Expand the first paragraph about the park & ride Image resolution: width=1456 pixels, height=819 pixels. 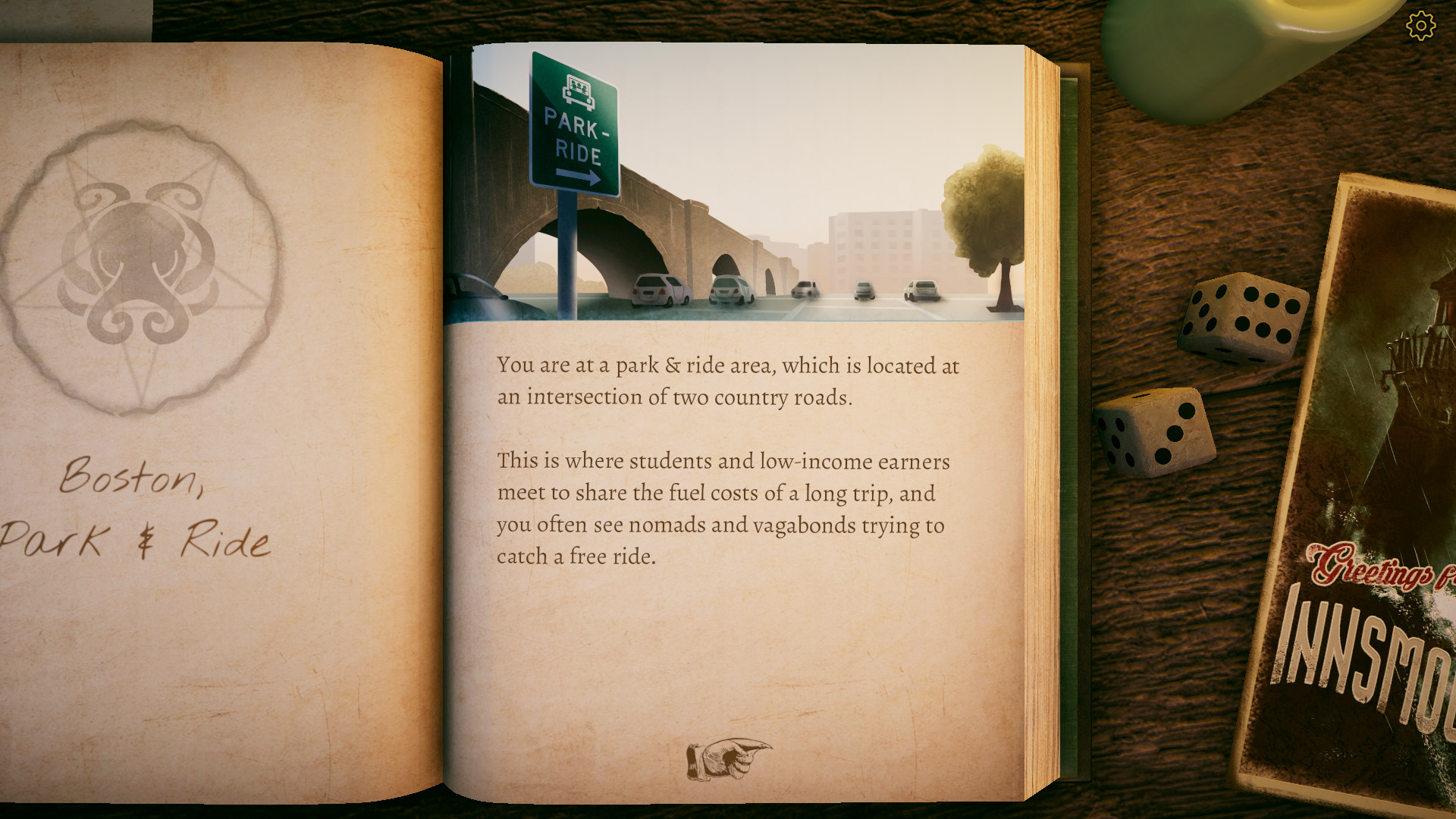click(x=726, y=381)
